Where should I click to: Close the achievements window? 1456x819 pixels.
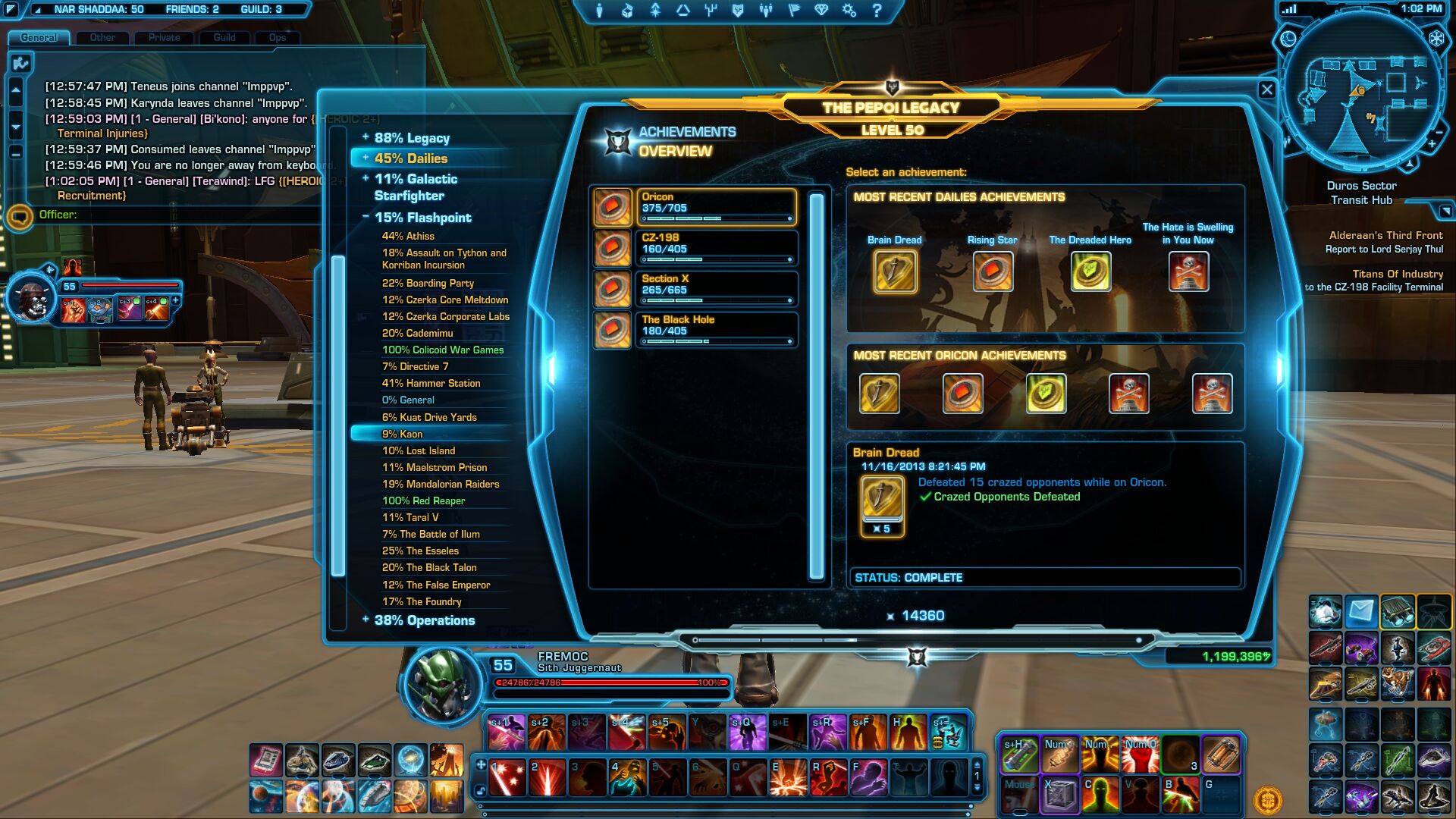[1266, 90]
